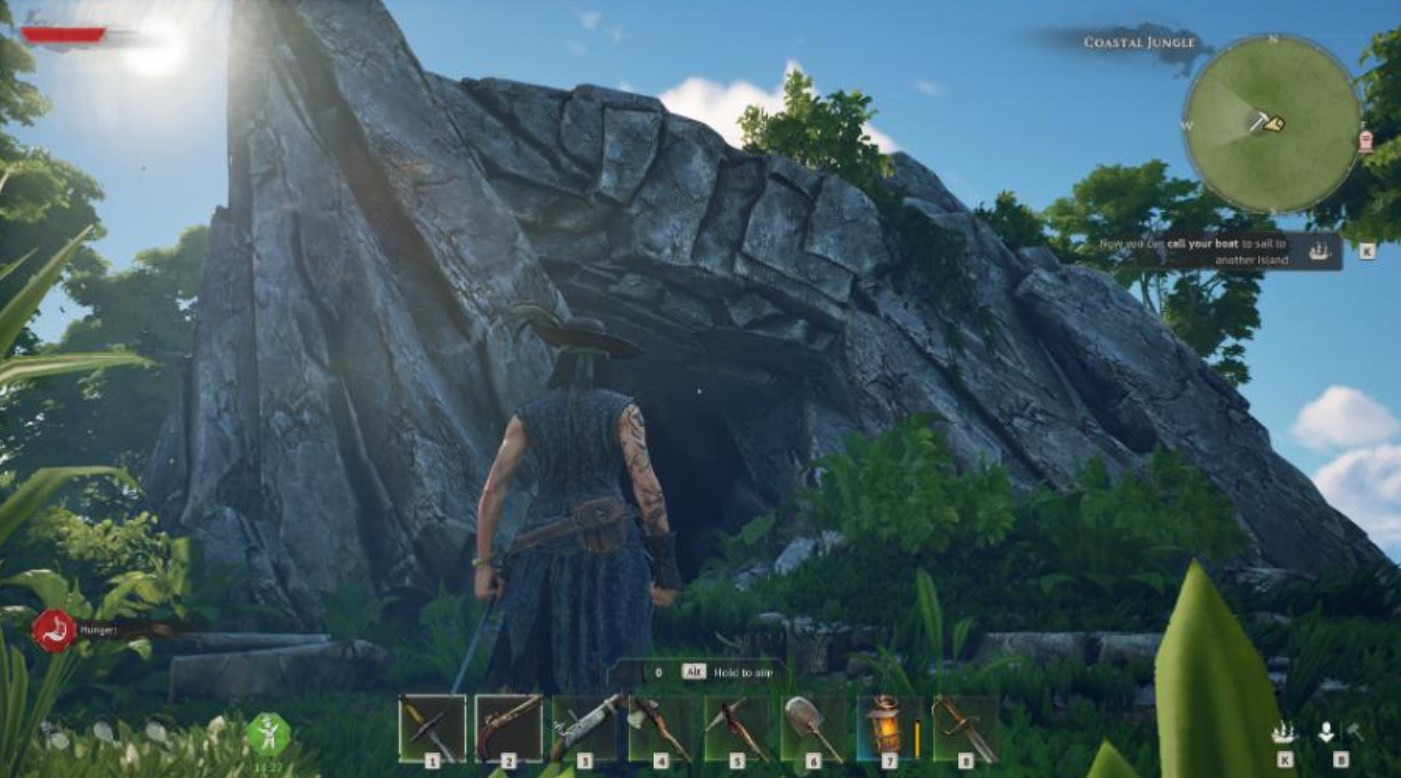Click the ship icon in bottom-right HUD
Image resolution: width=1401 pixels, height=778 pixels.
click(1283, 733)
